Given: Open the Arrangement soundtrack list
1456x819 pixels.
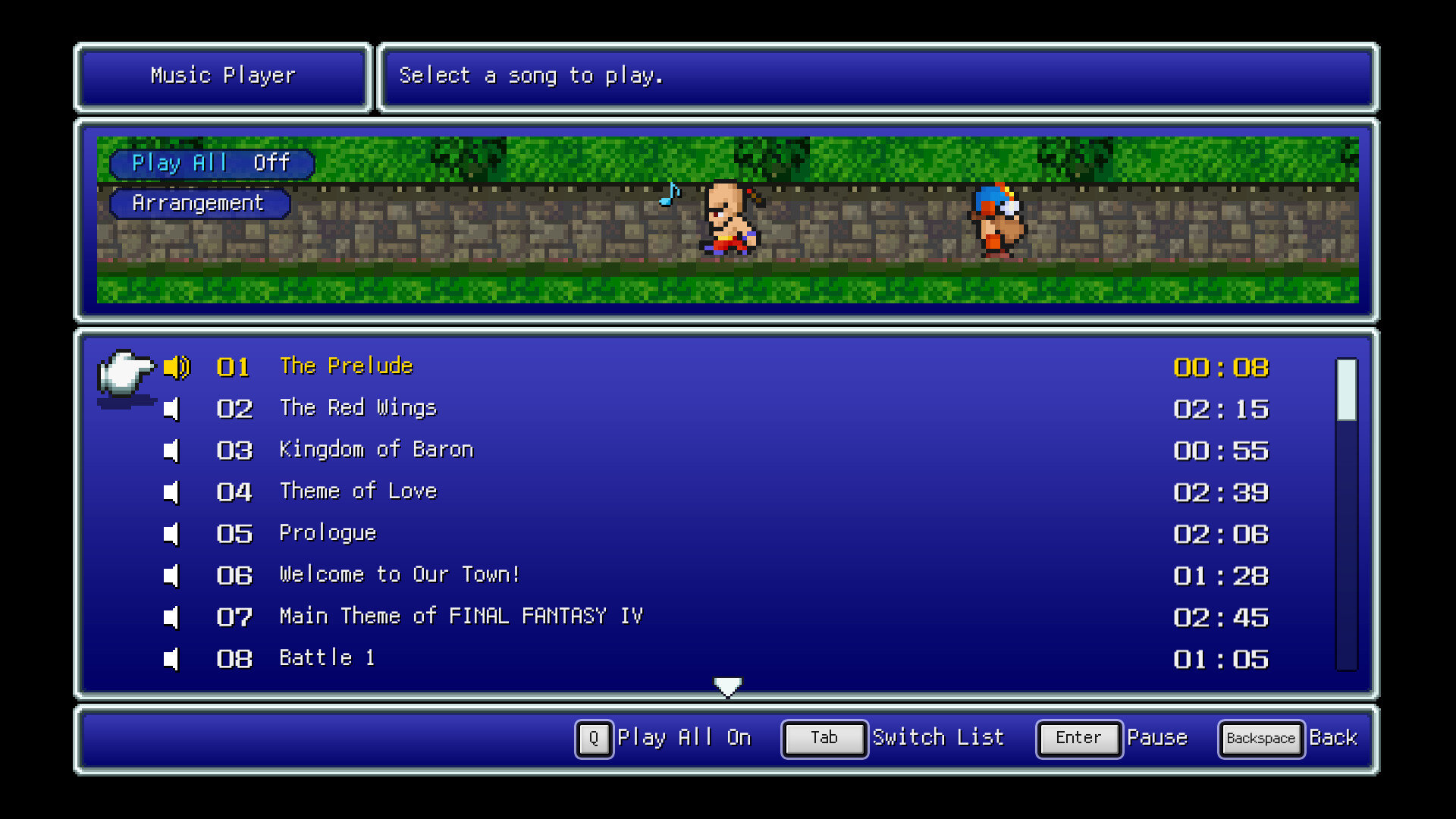Looking at the screenshot, I should (199, 203).
